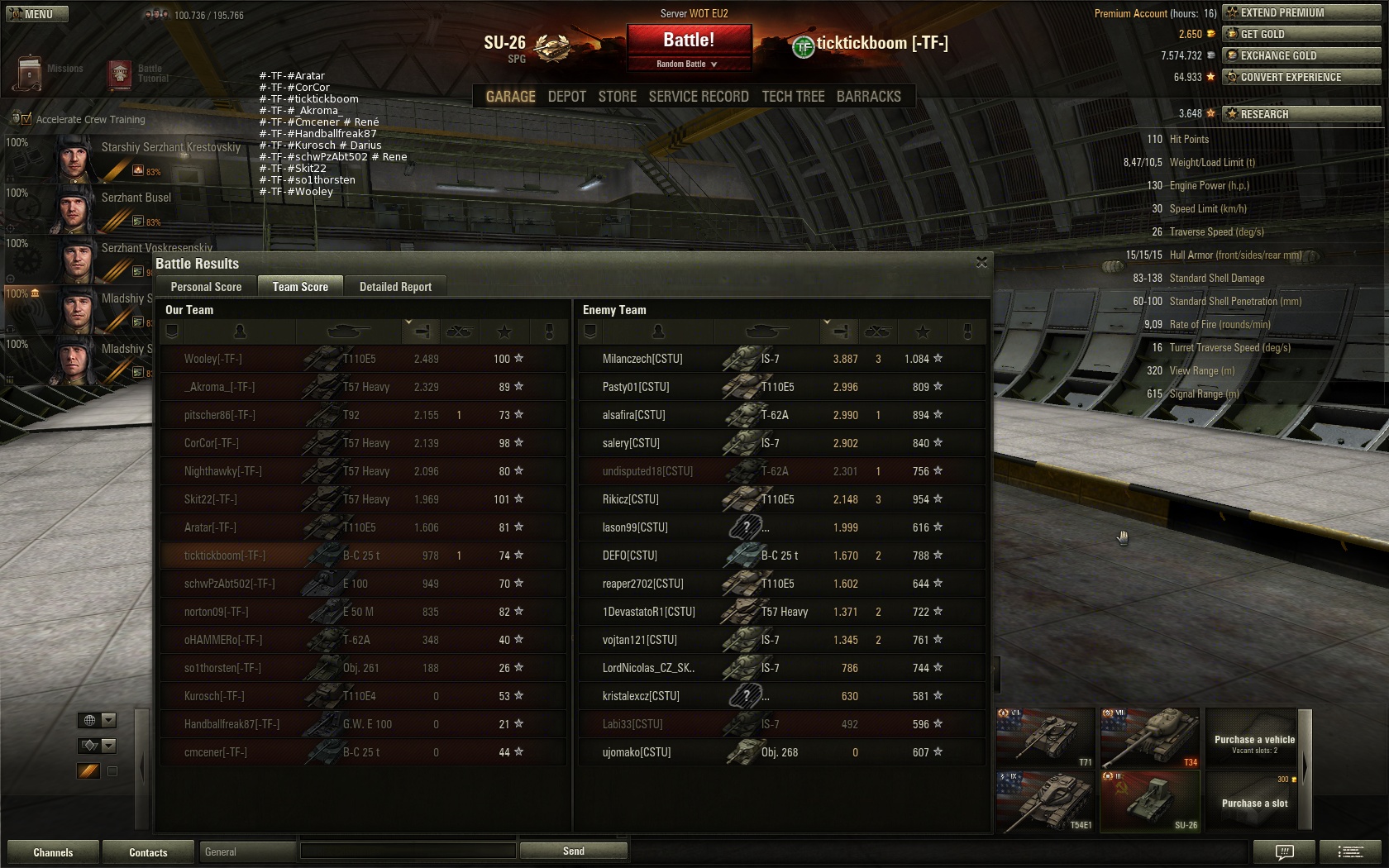Image resolution: width=1389 pixels, height=868 pixels.
Task: Start the battle with the red Battle! button
Action: 689,40
